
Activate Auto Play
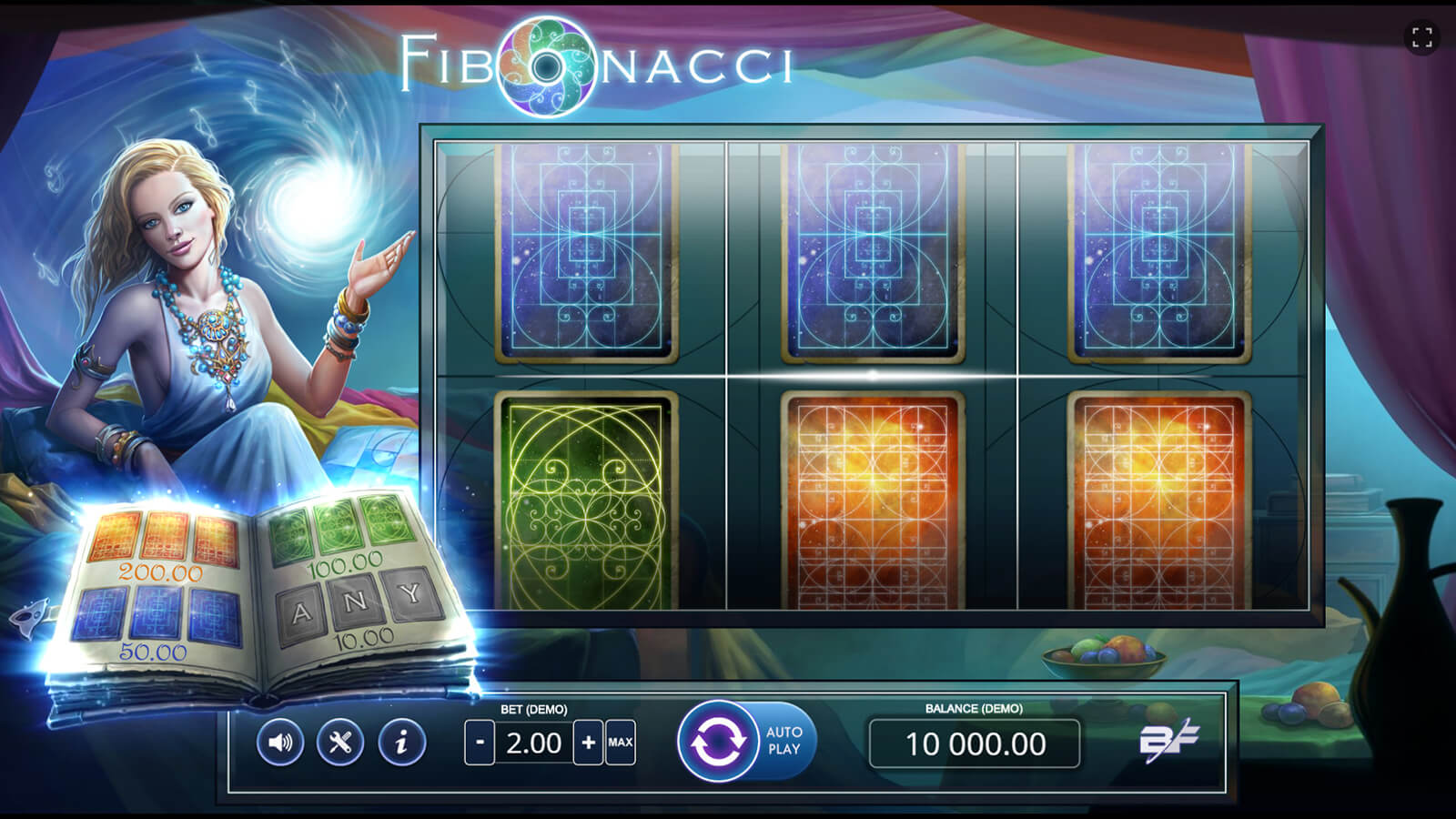tap(784, 741)
